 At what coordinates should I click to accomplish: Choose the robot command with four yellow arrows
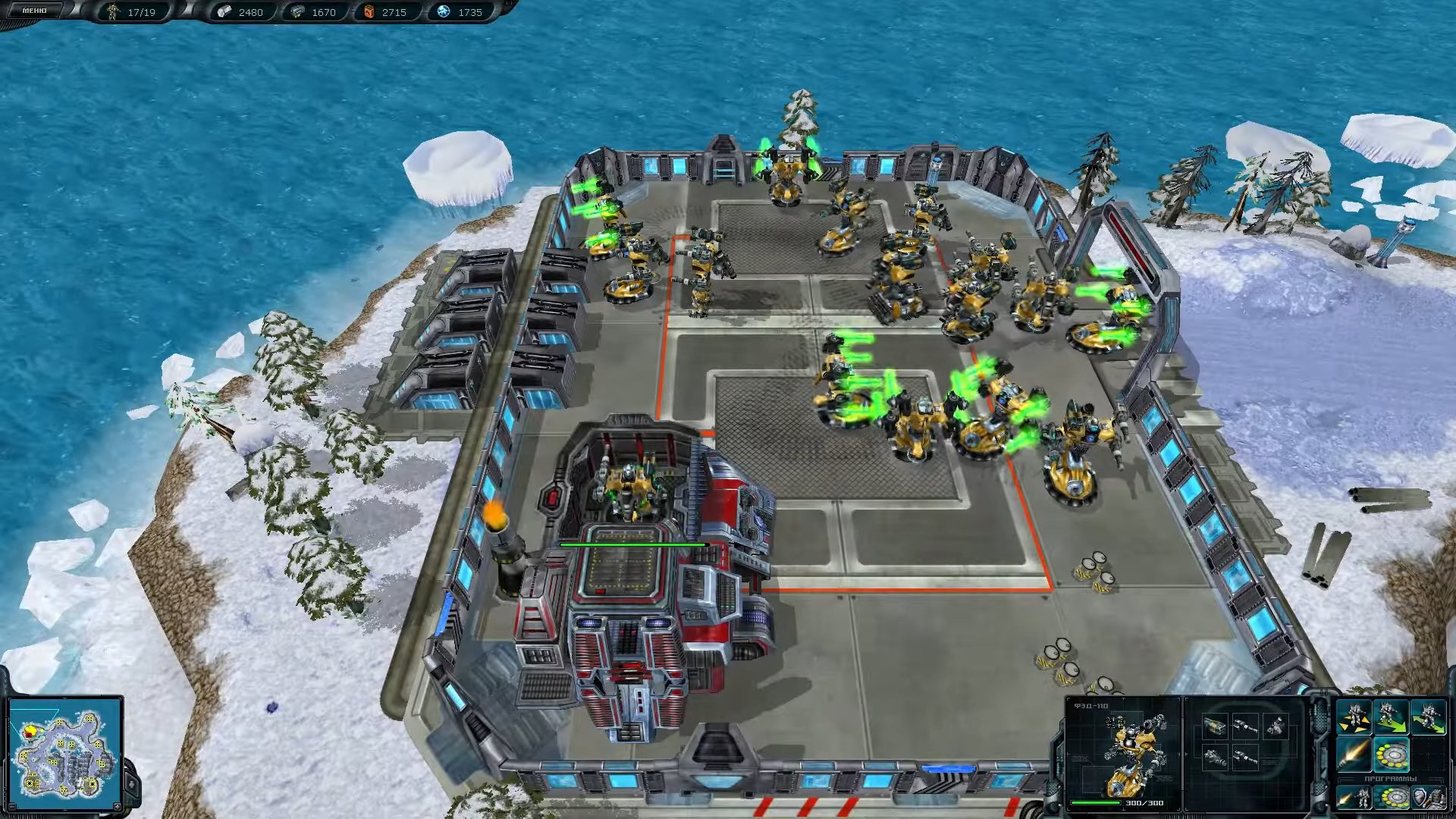[x=1354, y=718]
